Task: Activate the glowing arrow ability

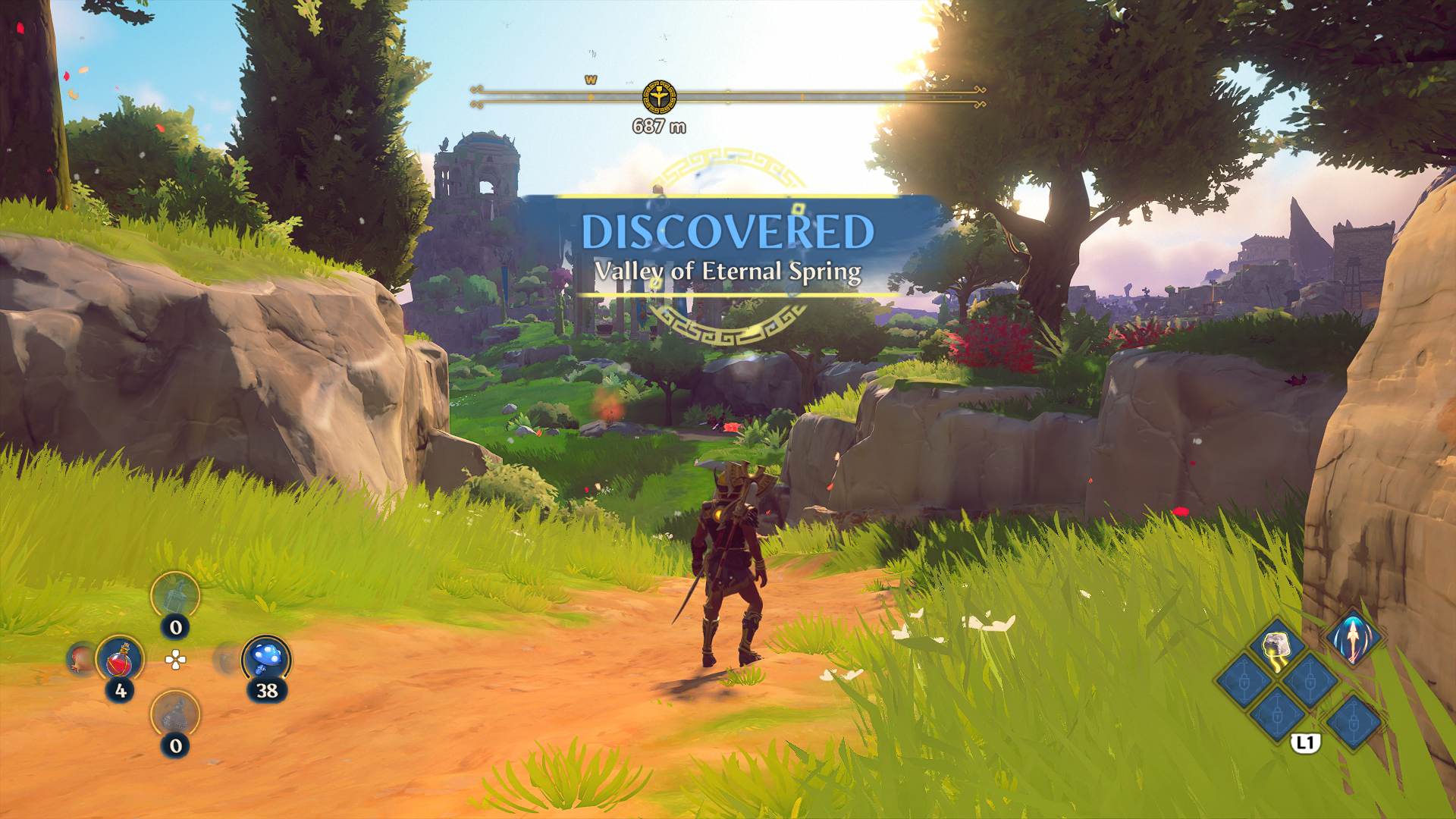Action: [x=1353, y=637]
